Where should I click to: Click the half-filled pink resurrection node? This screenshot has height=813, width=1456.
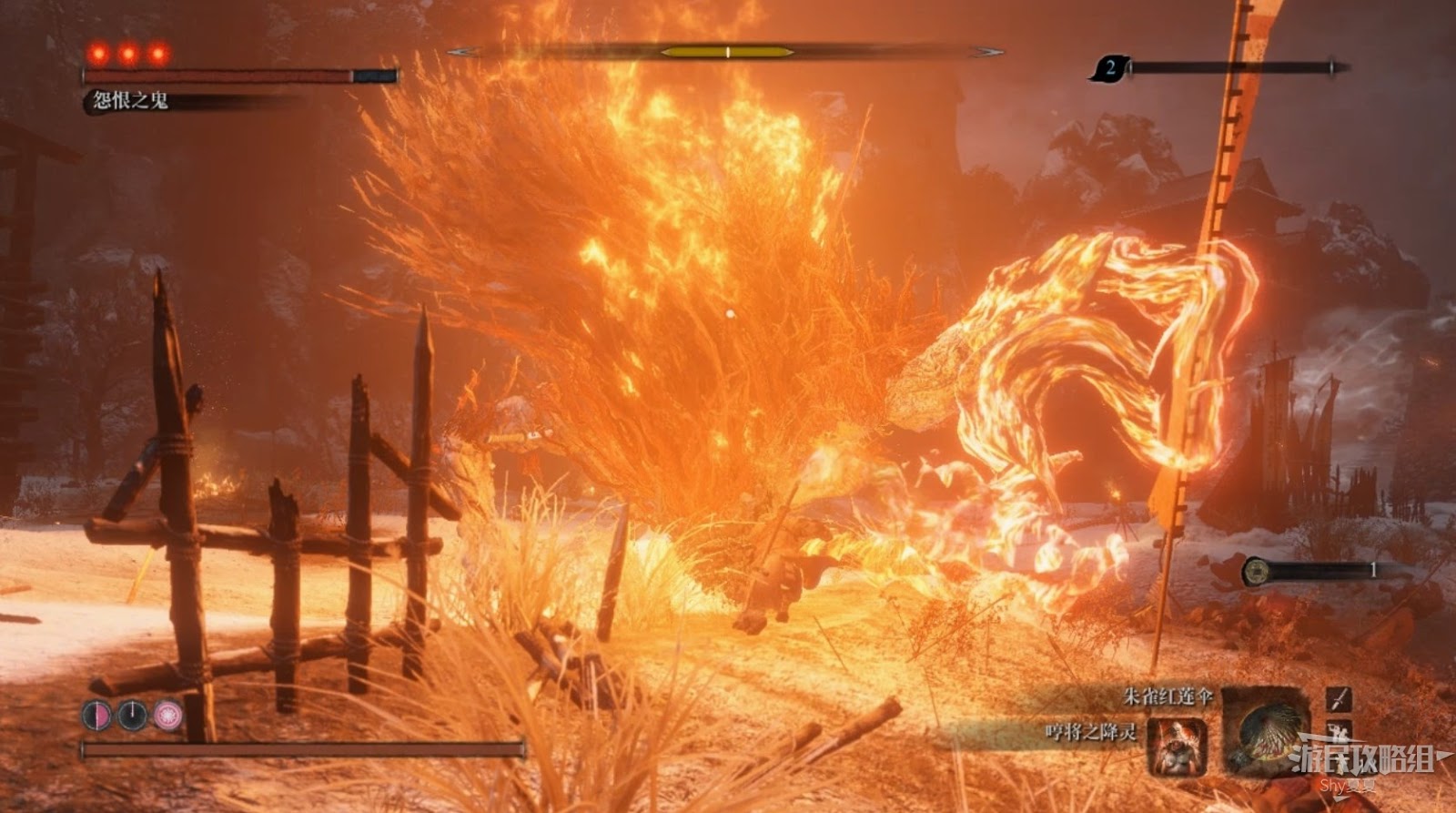96,715
